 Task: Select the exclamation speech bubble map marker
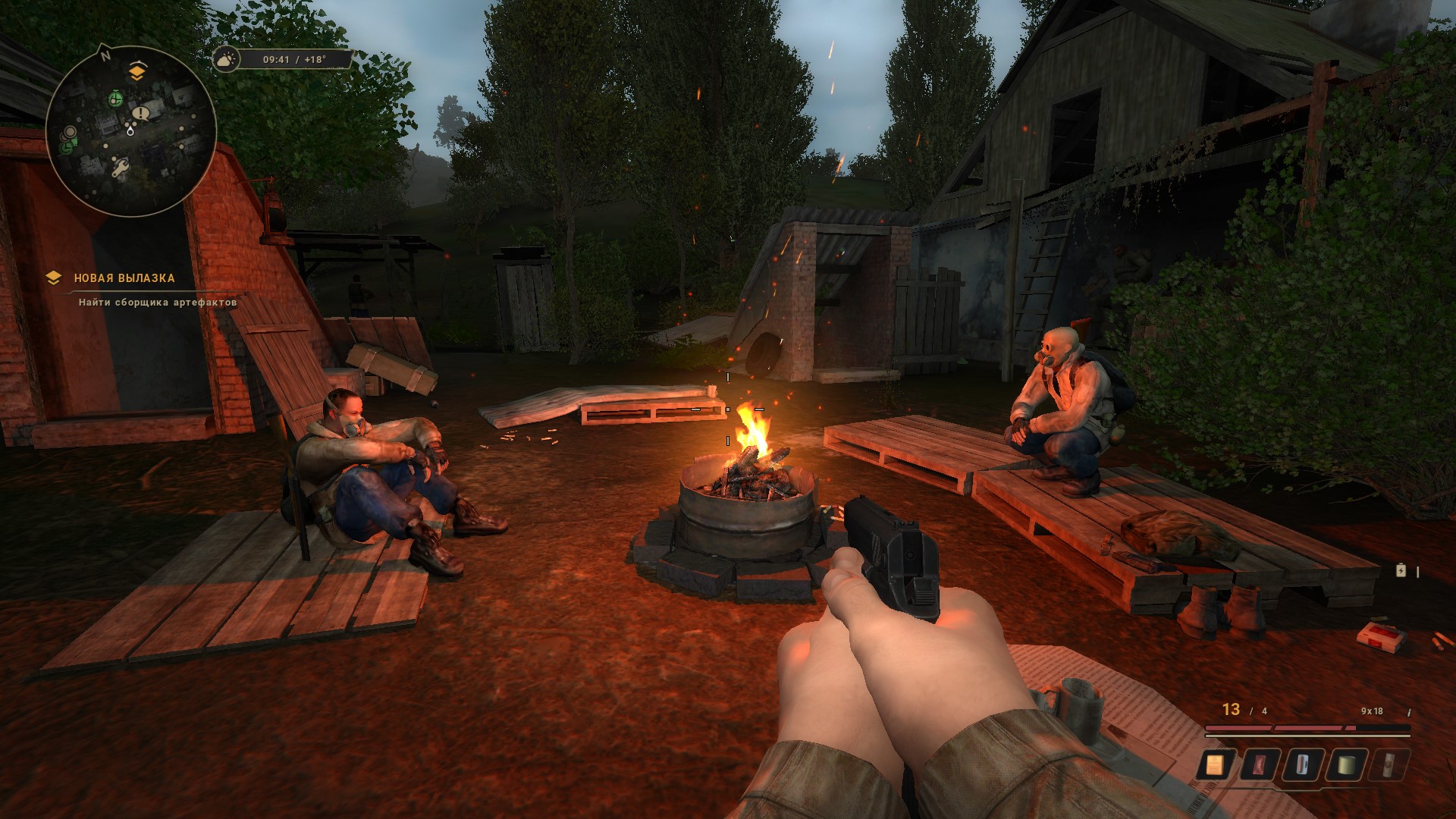(140, 114)
